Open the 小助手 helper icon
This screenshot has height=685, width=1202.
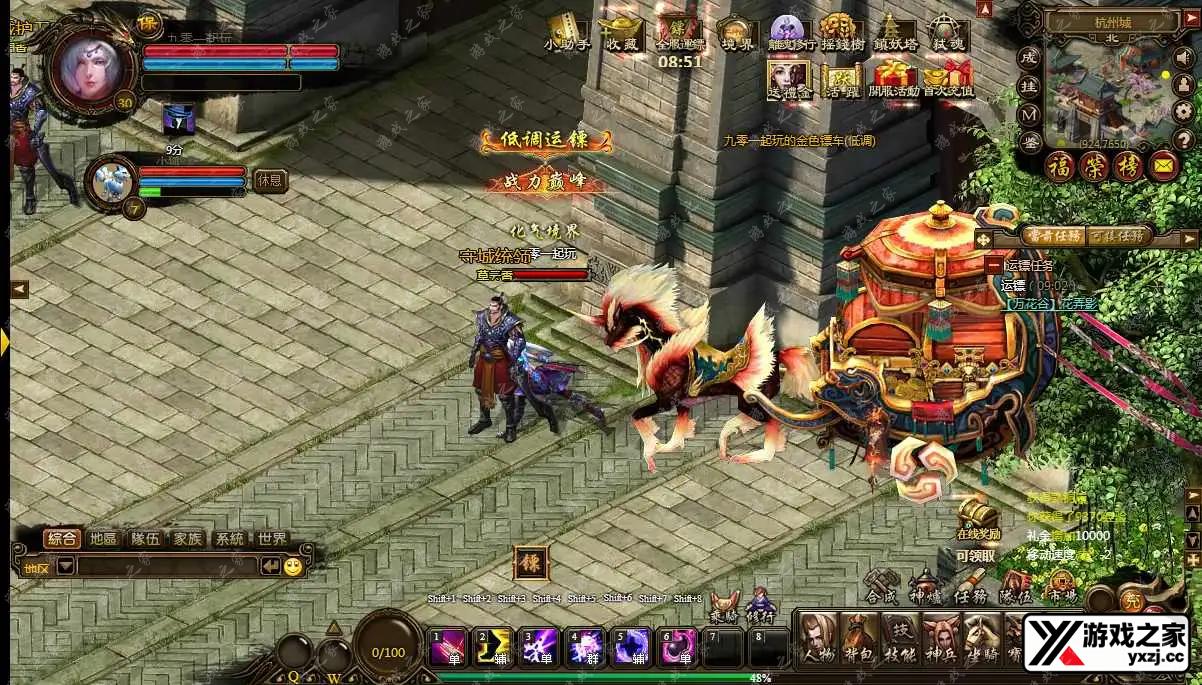point(567,33)
